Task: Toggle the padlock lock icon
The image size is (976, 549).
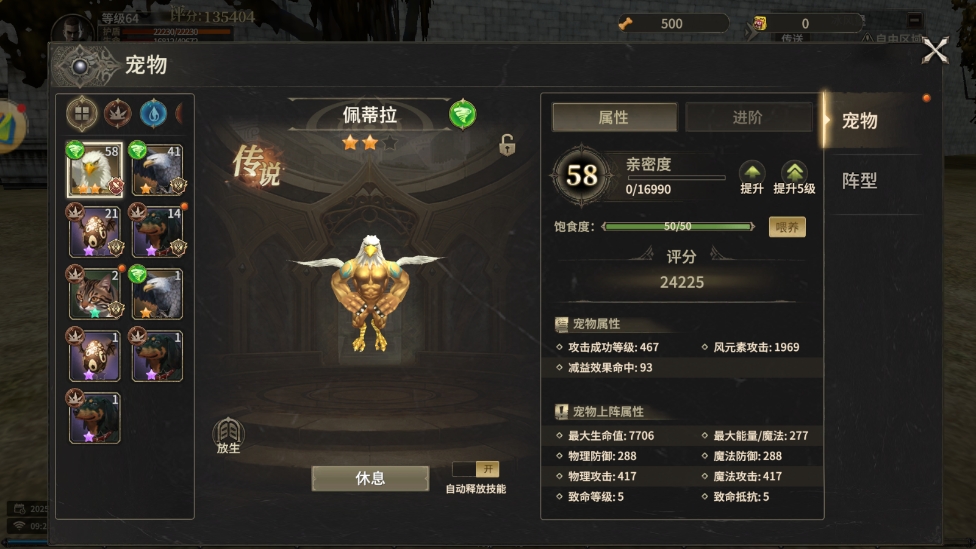Action: pos(507,145)
